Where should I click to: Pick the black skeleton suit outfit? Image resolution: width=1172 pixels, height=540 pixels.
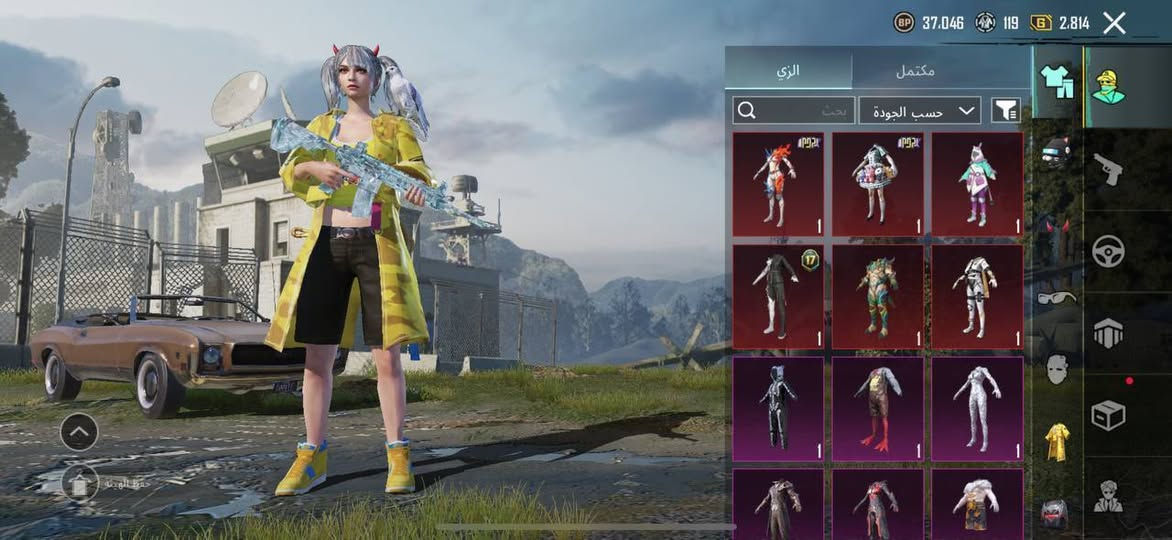pyautogui.click(x=778, y=408)
